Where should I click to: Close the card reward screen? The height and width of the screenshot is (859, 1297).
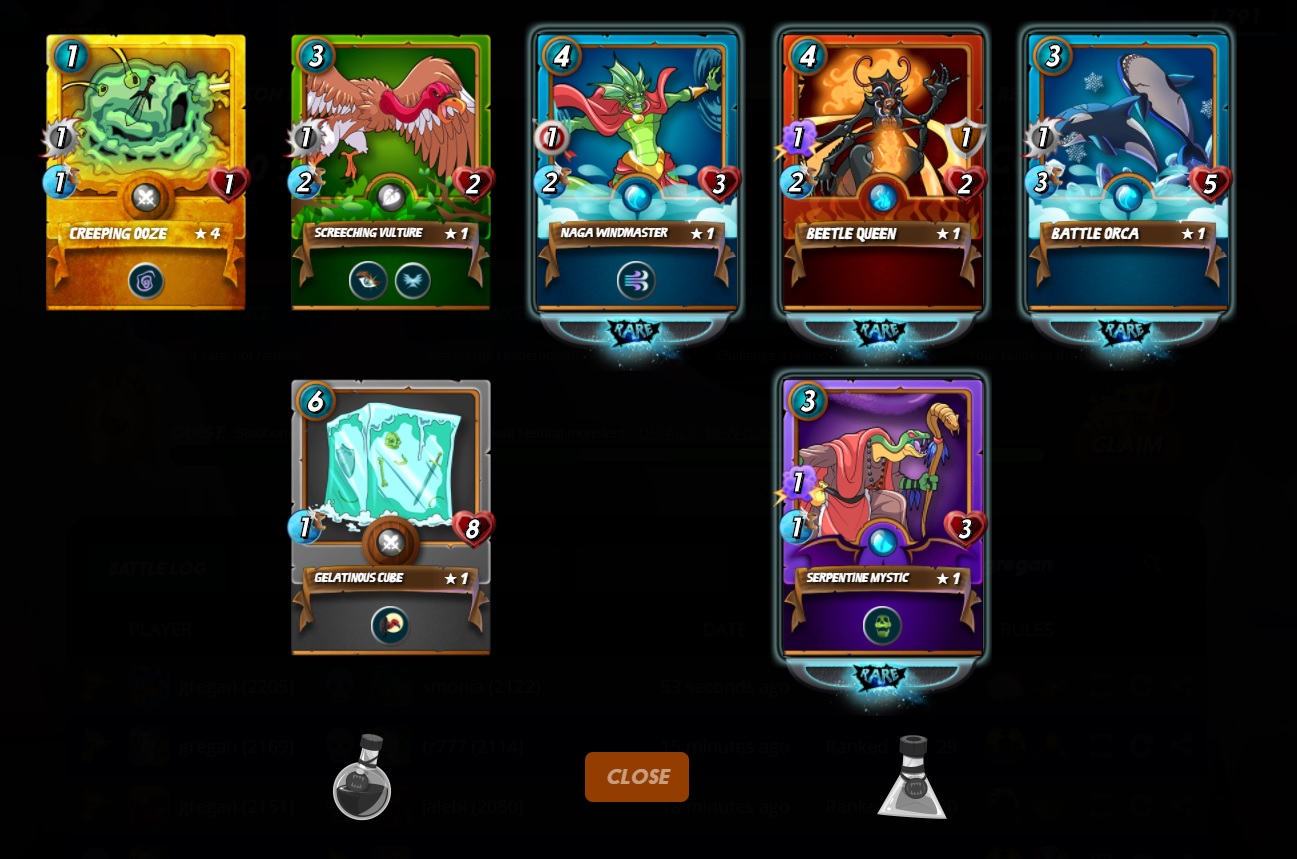click(x=637, y=777)
